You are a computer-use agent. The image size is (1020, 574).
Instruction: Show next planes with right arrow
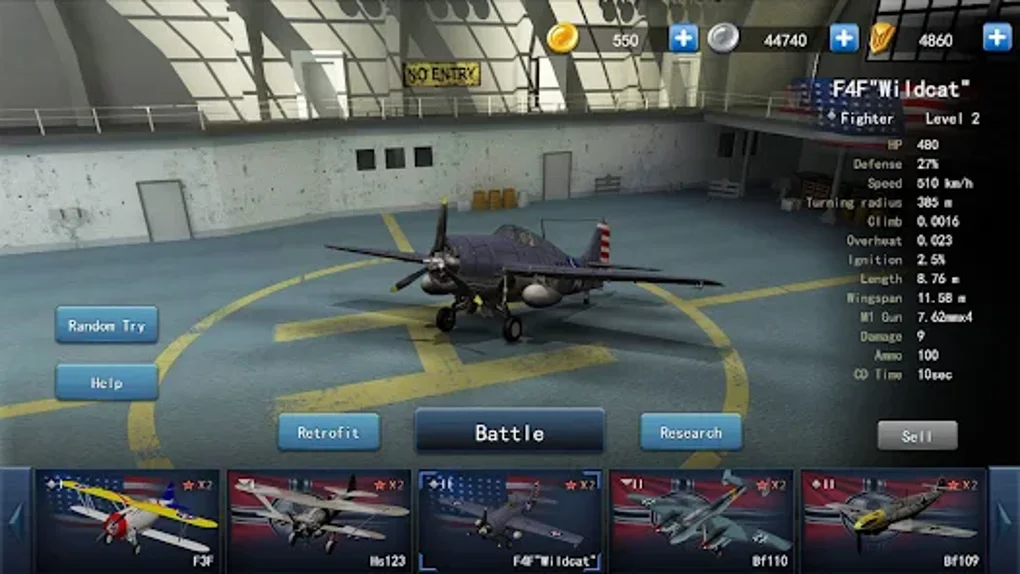(x=1004, y=520)
